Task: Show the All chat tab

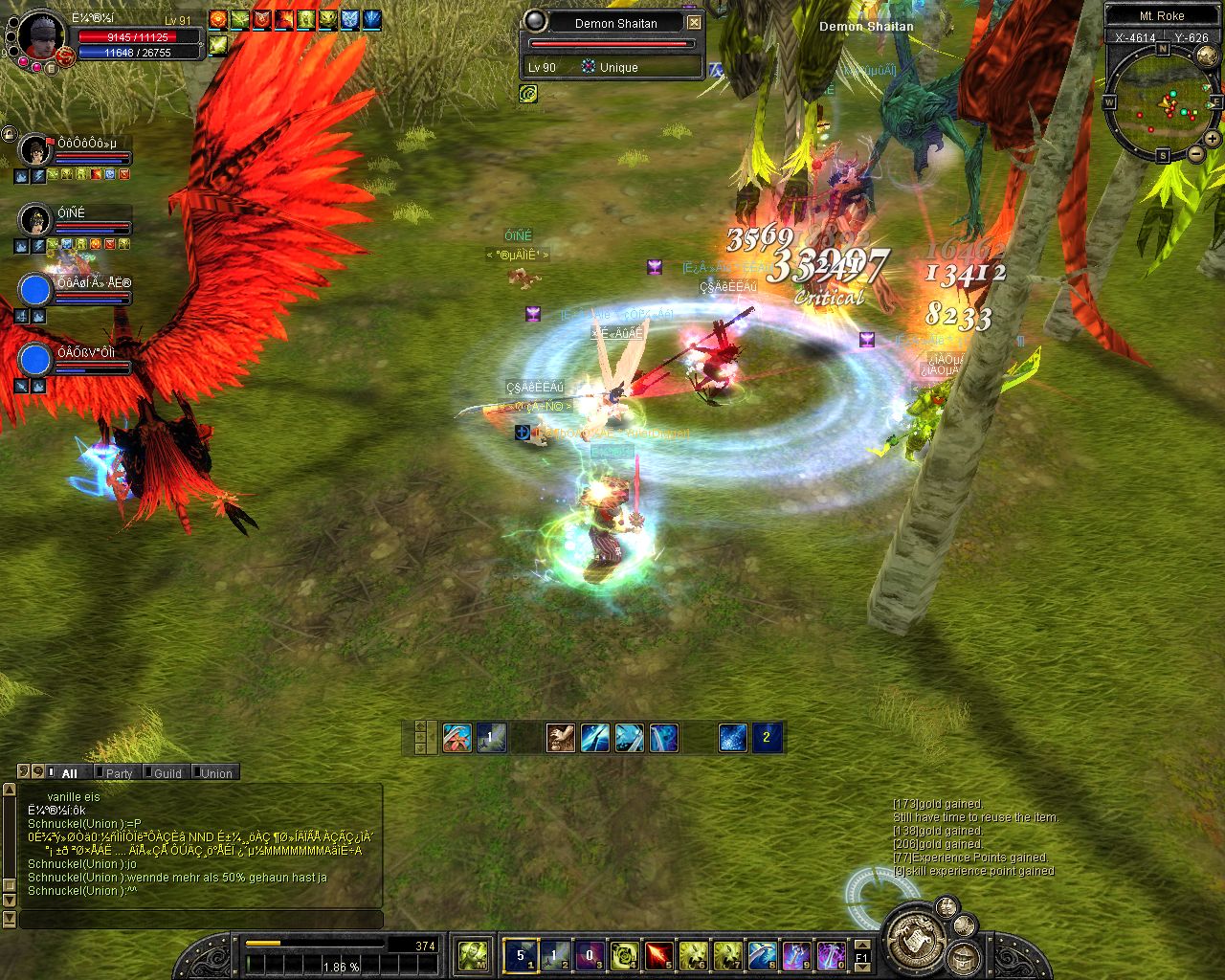Action: [69, 773]
